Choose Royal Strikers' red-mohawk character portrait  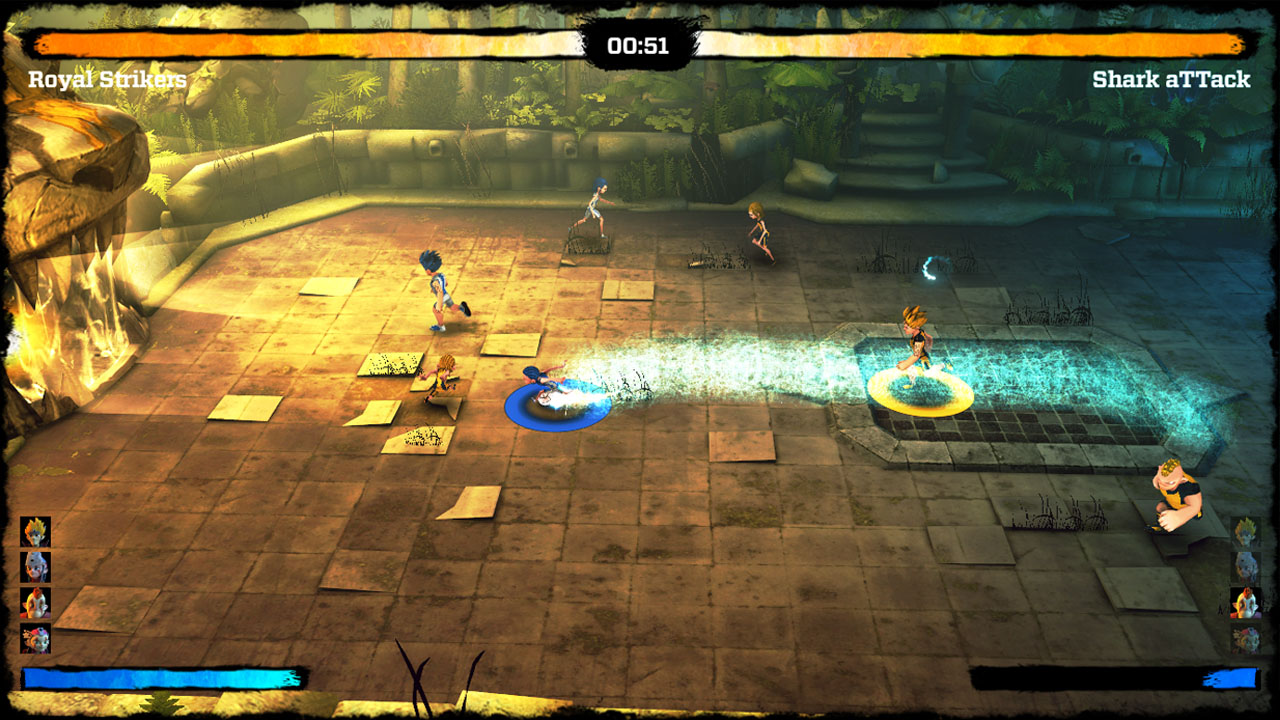click(36, 603)
